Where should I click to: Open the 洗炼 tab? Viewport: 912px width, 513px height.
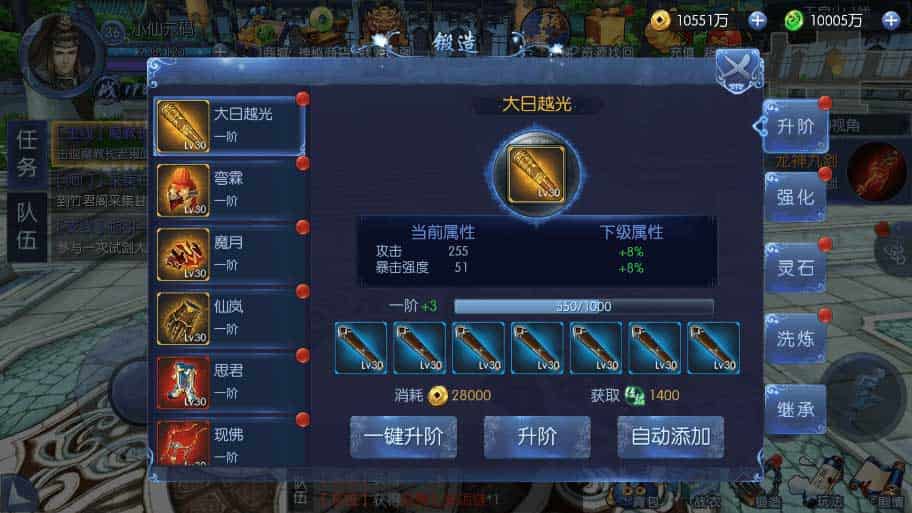[795, 339]
